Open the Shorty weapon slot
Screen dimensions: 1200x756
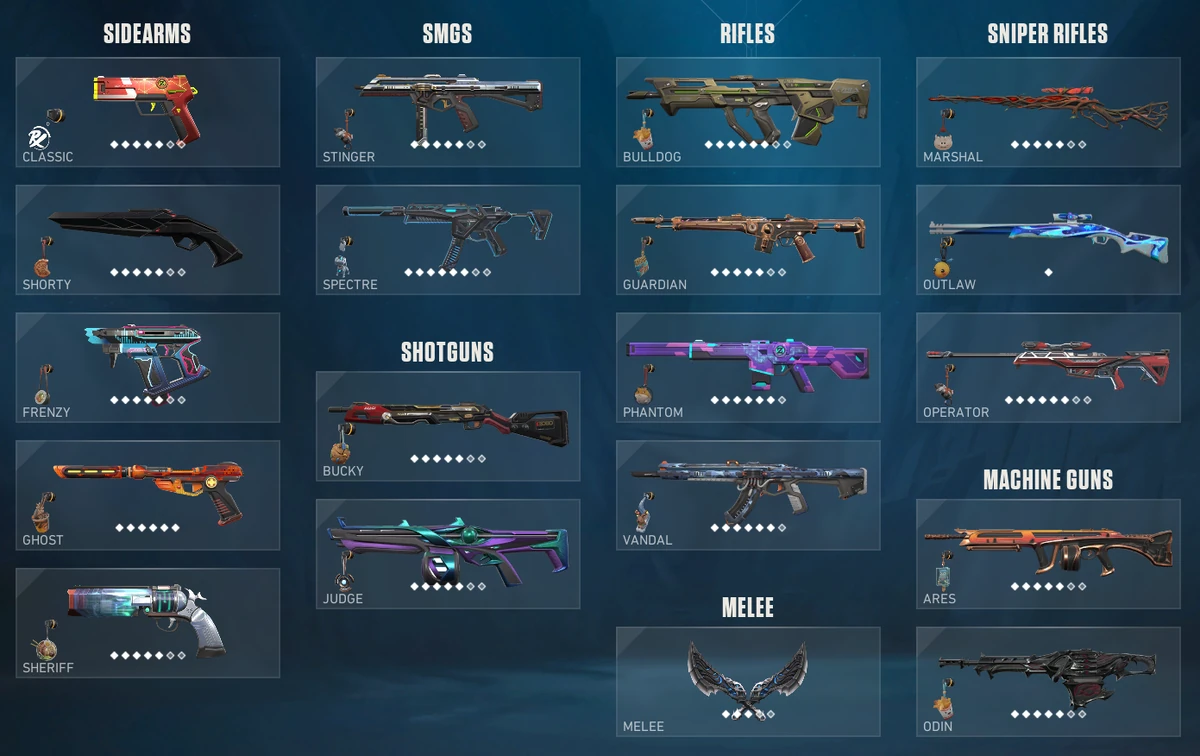pyautogui.click(x=147, y=239)
